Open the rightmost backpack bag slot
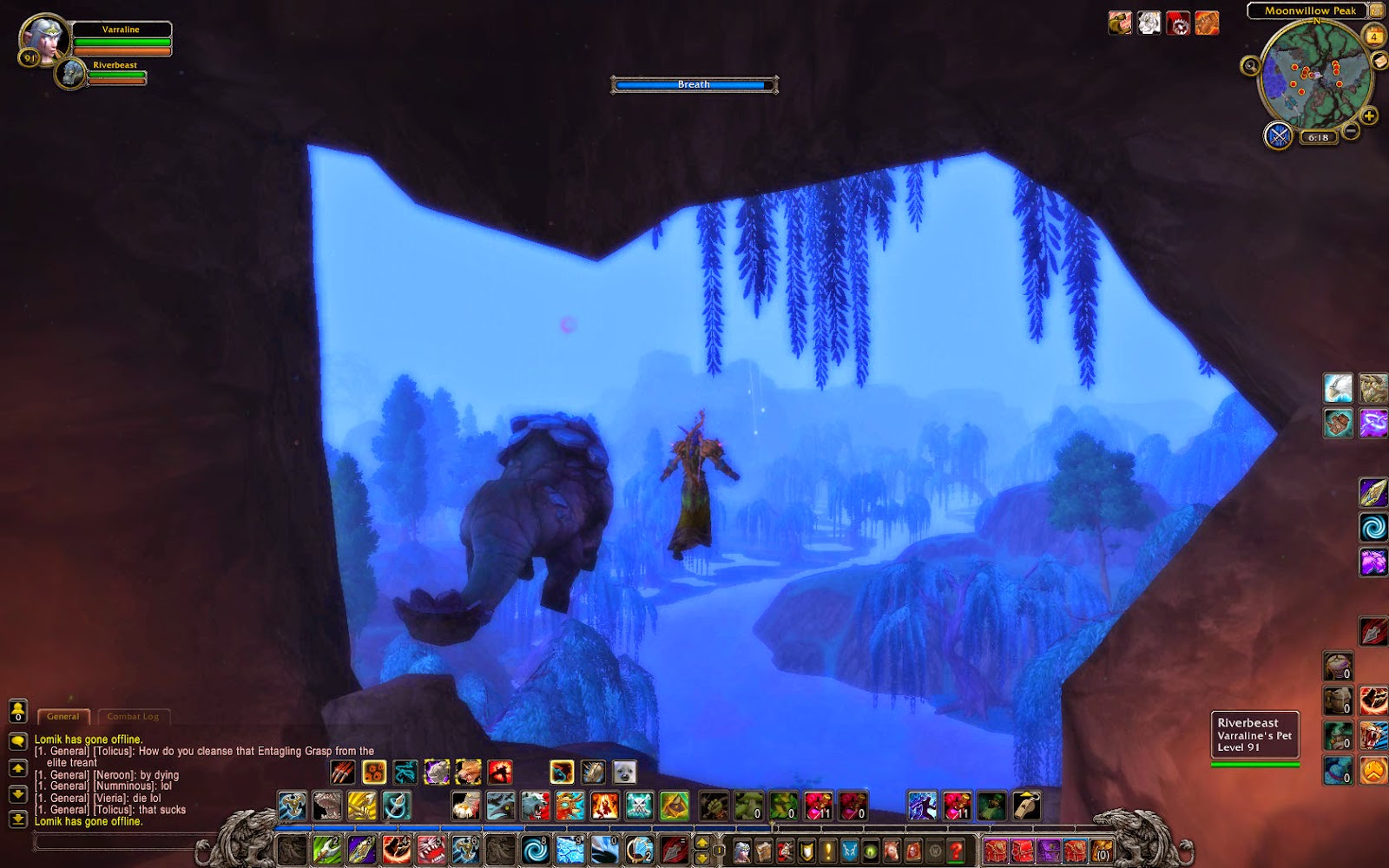Screen dimensions: 1389x868 point(1103,850)
